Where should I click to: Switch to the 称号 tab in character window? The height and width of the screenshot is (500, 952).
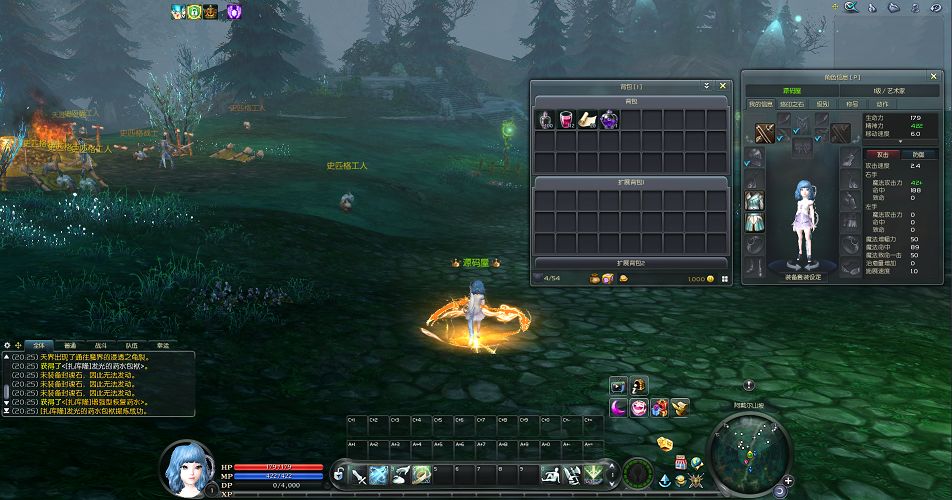click(852, 104)
